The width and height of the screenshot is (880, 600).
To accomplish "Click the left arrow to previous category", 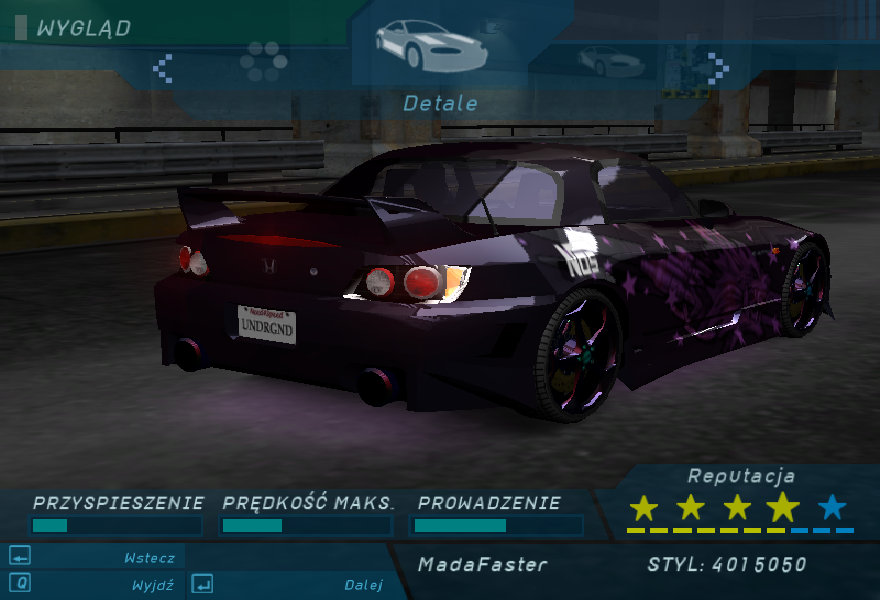I will [x=162, y=68].
